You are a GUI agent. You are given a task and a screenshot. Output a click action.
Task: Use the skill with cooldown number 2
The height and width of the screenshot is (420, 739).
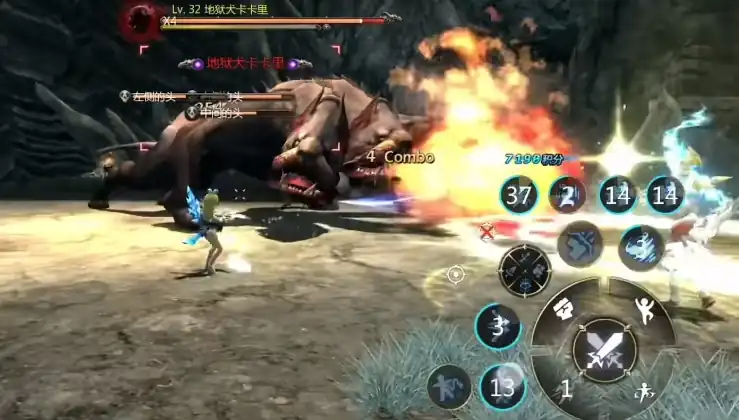click(567, 195)
